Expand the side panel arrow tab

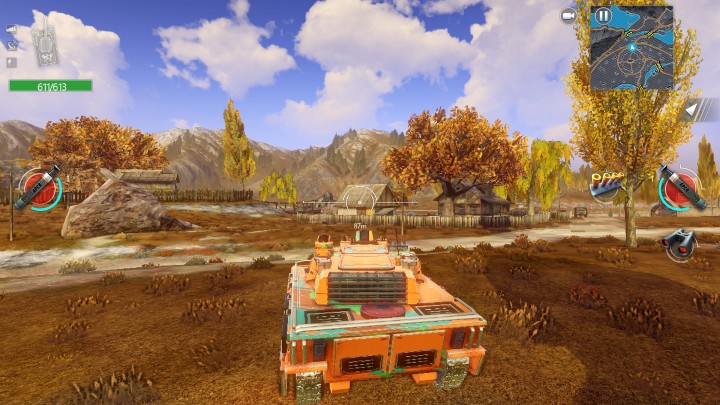click(x=694, y=109)
